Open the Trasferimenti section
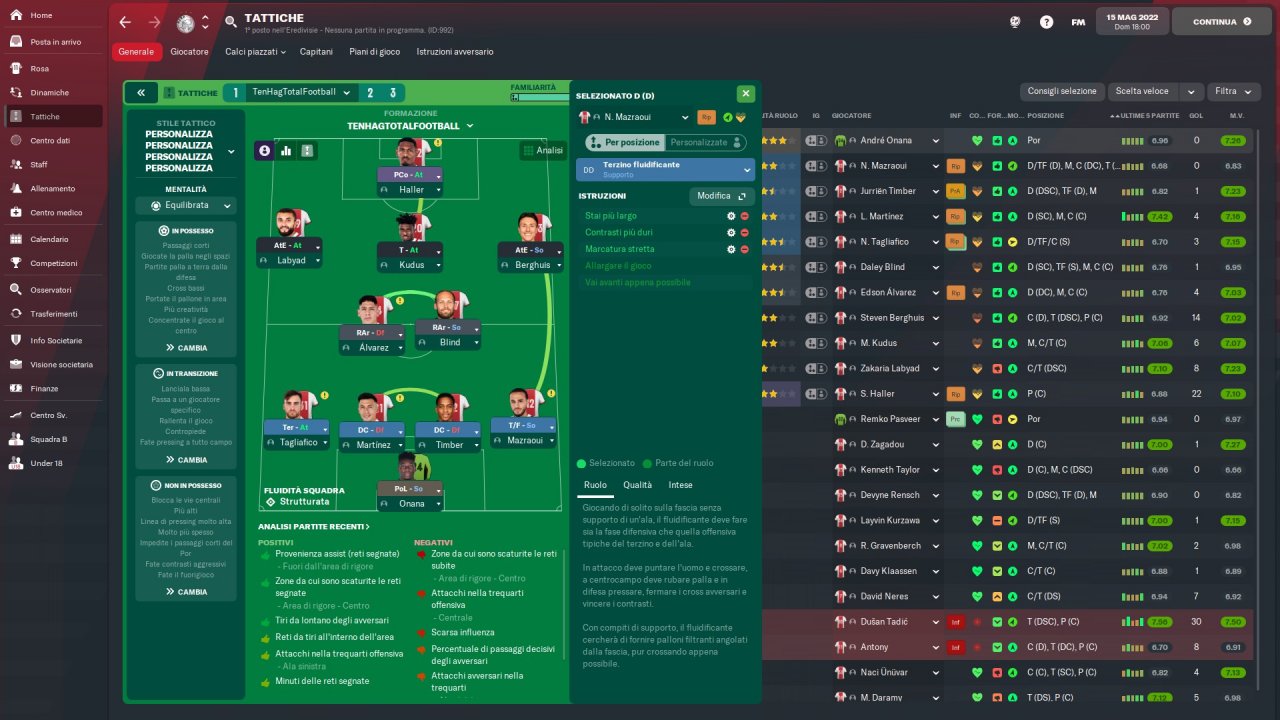 tap(54, 313)
